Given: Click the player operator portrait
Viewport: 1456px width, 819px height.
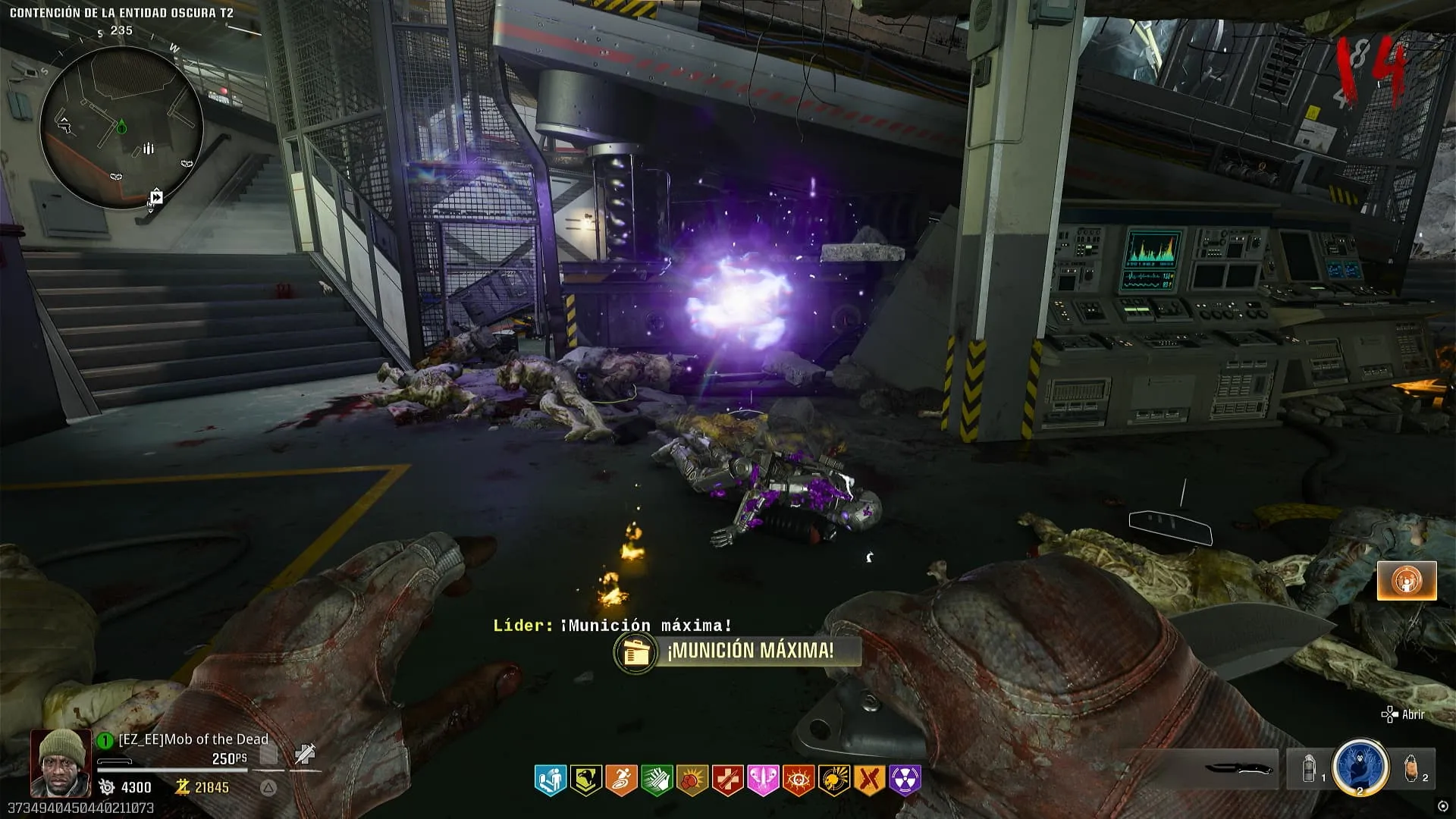Looking at the screenshot, I should pos(61,762).
